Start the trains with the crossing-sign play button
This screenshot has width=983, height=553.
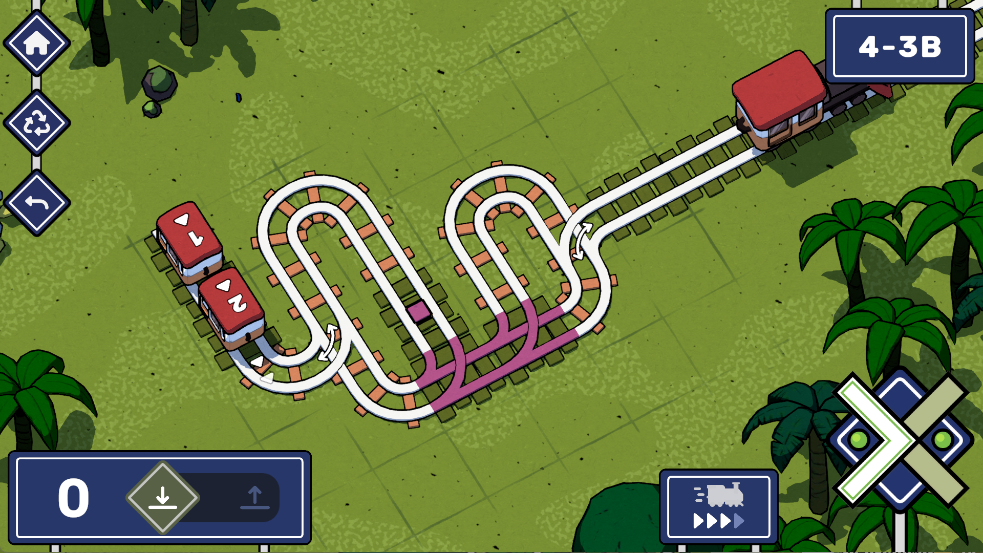point(900,439)
